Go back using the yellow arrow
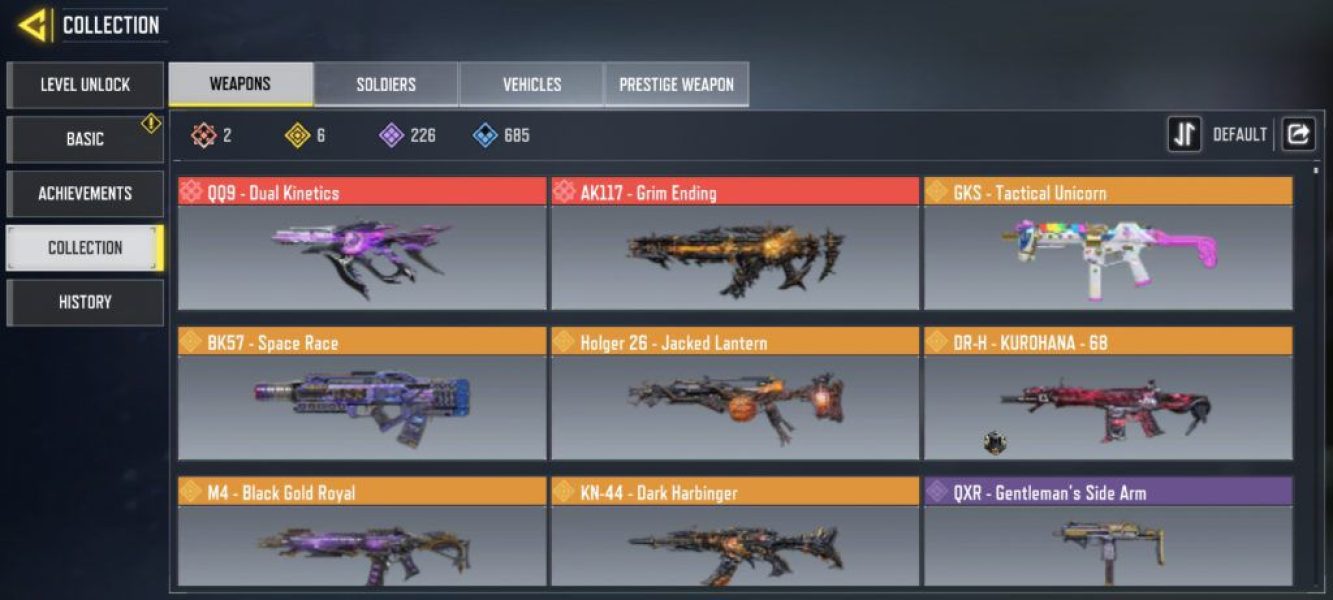 click(x=34, y=25)
